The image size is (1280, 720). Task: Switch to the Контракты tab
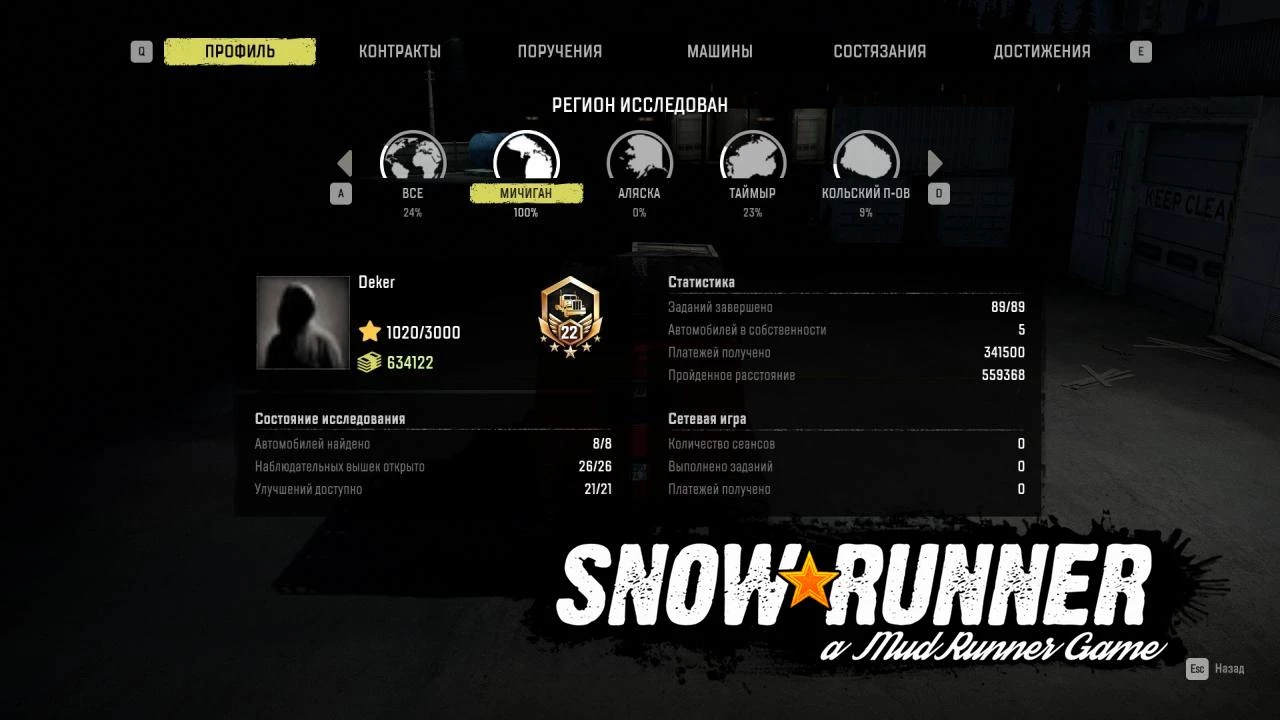click(x=401, y=51)
